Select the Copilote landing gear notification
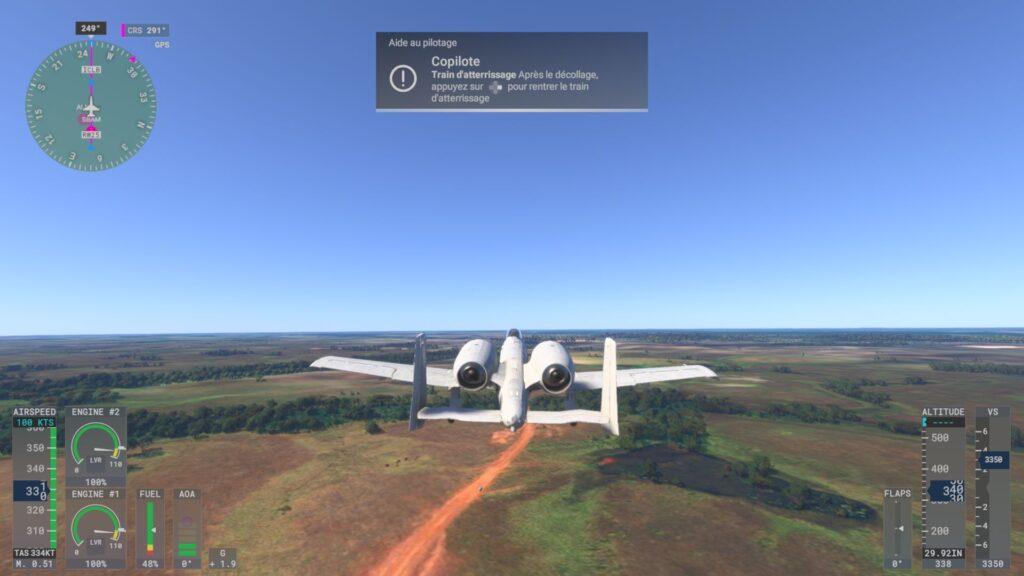 511,72
